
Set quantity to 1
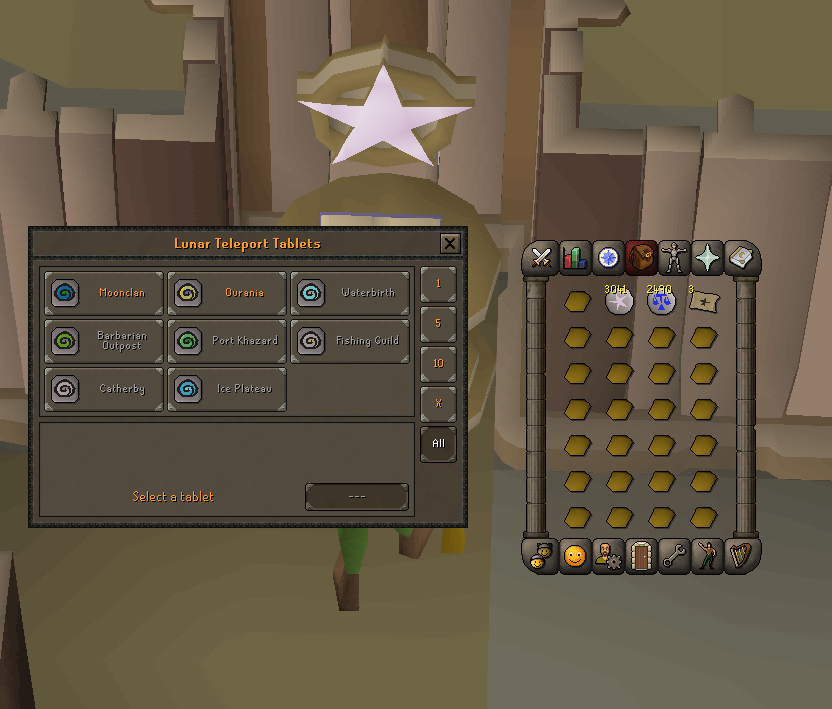[x=438, y=284]
